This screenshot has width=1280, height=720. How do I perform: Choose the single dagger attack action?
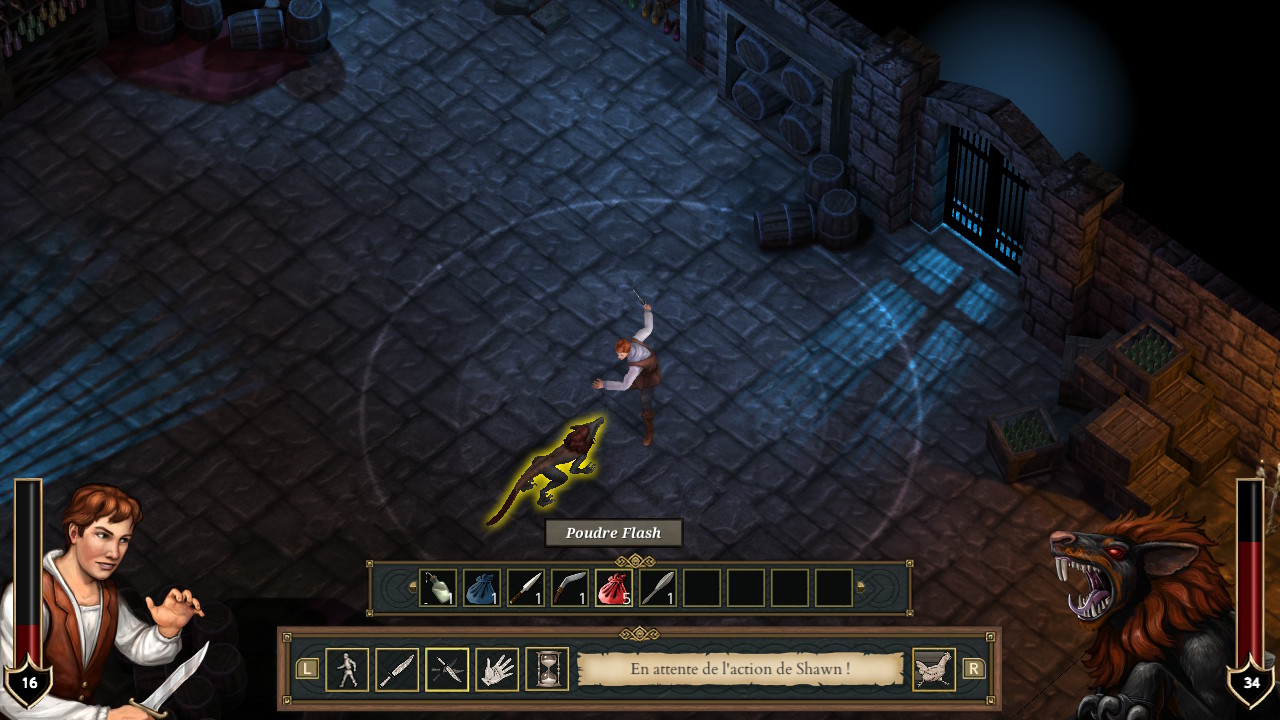pyautogui.click(x=397, y=669)
